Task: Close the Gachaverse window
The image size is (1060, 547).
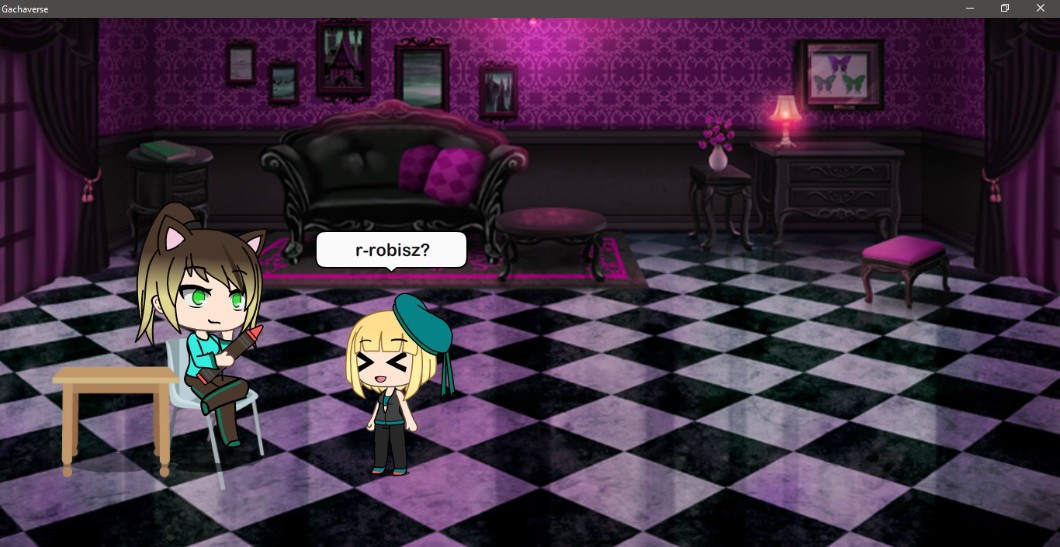Action: [x=1039, y=8]
